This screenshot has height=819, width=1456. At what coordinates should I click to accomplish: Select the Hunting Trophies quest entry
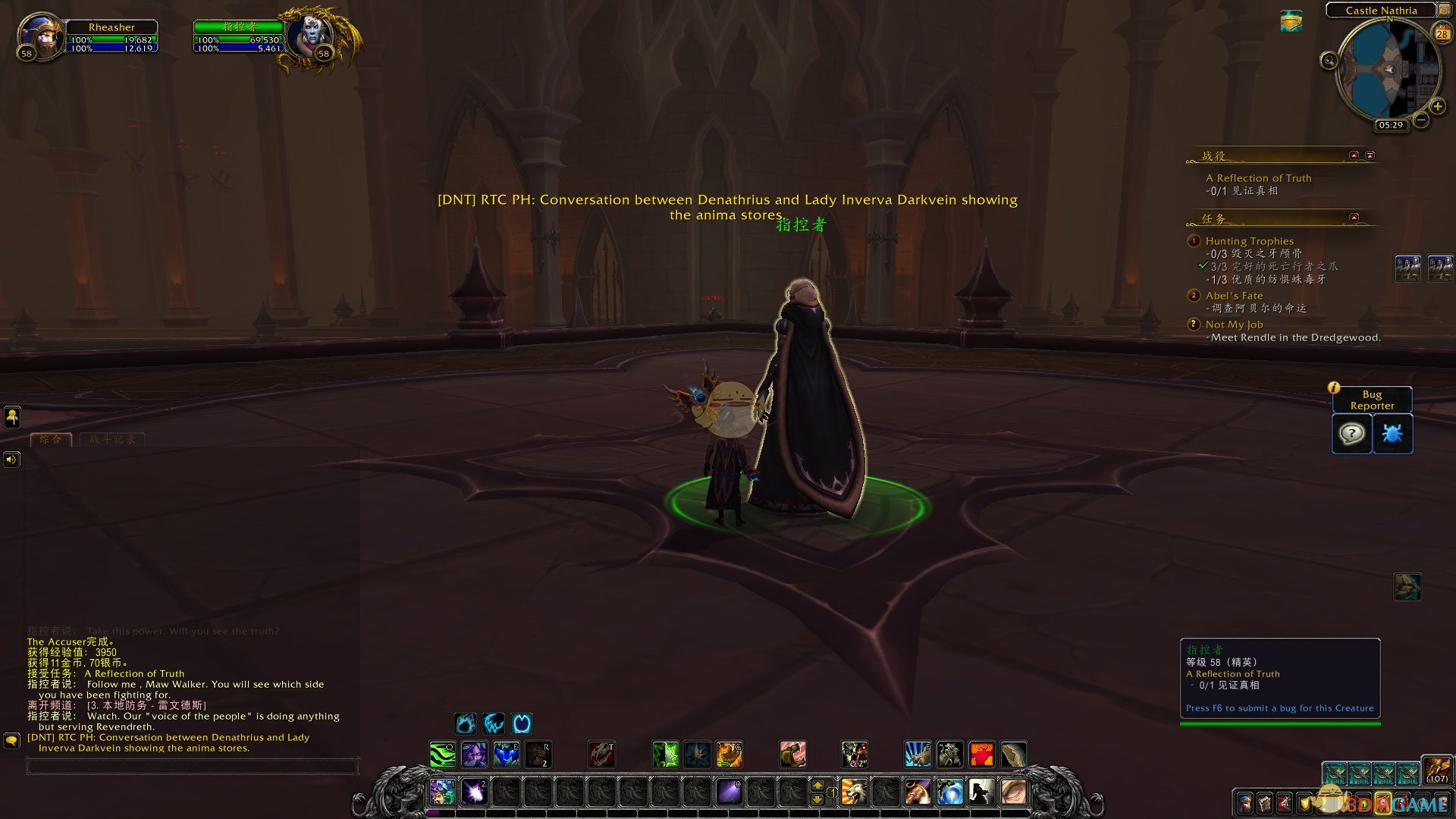pyautogui.click(x=1249, y=241)
